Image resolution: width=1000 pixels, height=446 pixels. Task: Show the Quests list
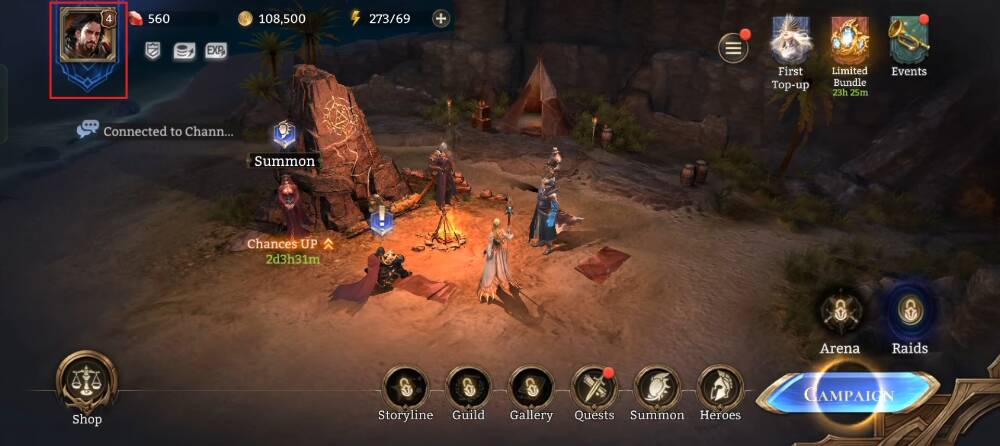594,387
